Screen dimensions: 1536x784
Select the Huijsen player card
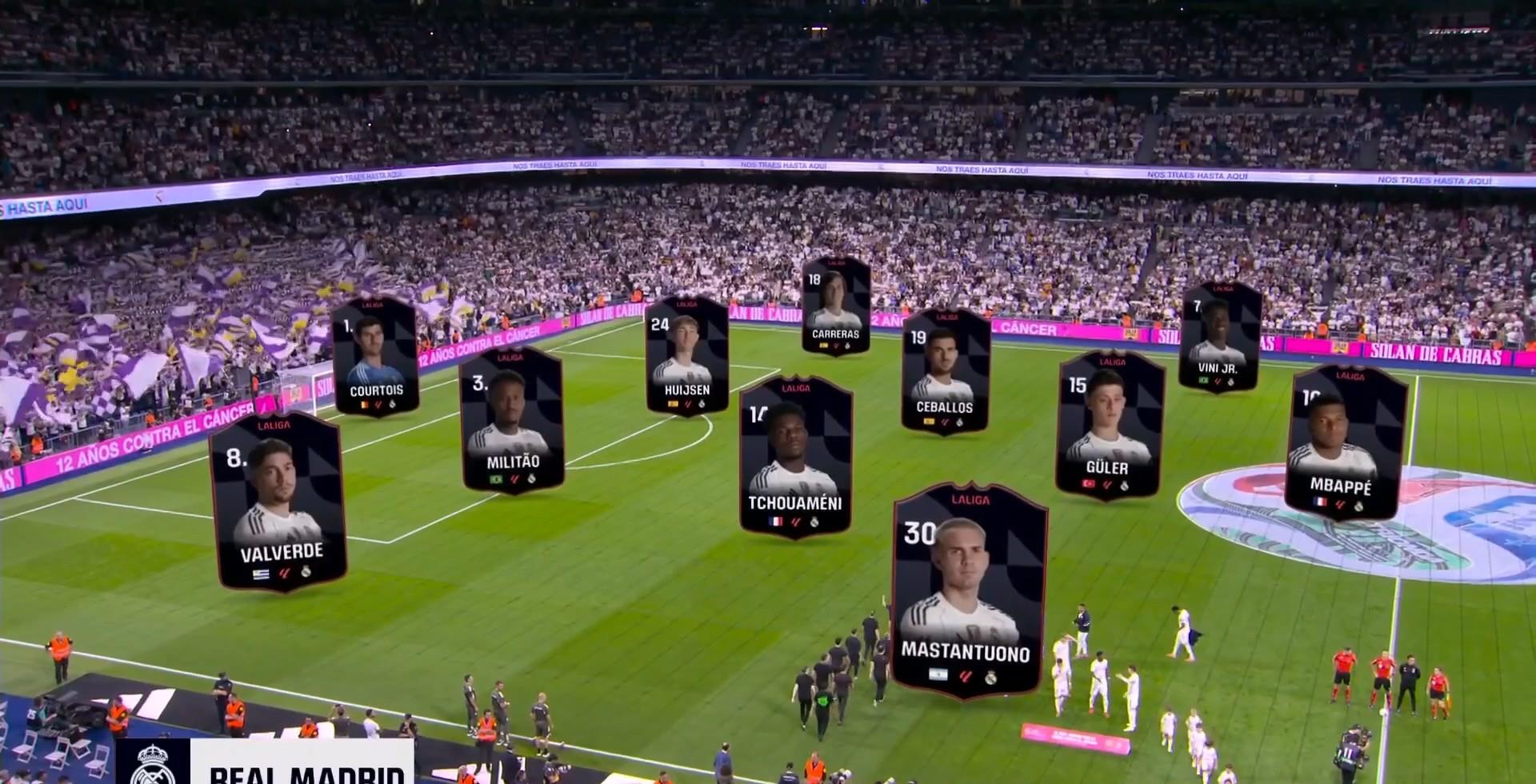coord(686,355)
